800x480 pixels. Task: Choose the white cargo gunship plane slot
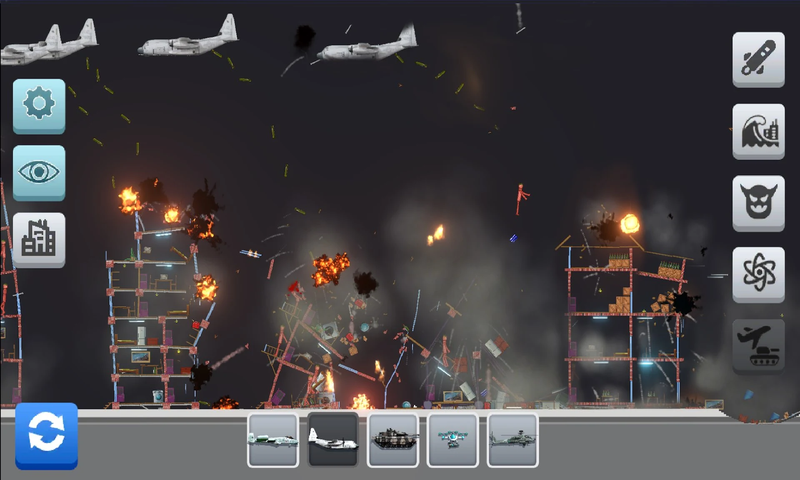(333, 439)
